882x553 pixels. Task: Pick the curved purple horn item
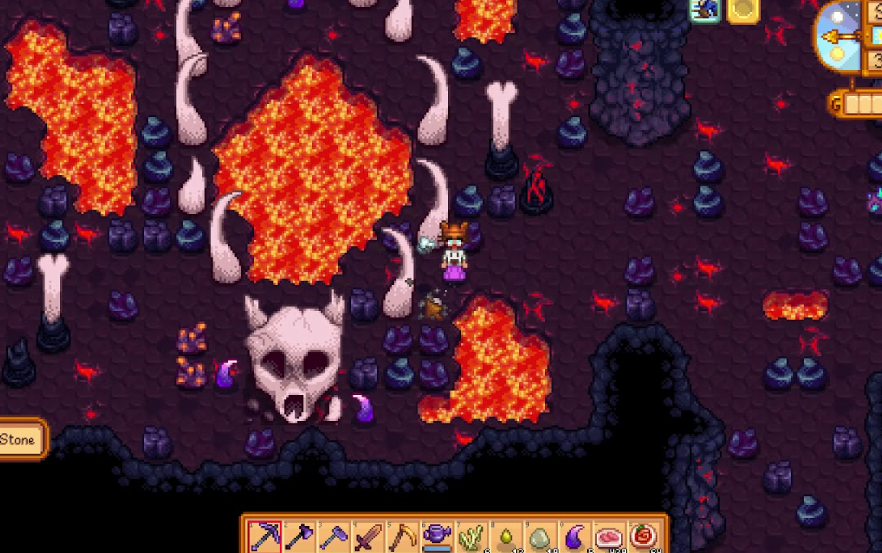pos(574,537)
